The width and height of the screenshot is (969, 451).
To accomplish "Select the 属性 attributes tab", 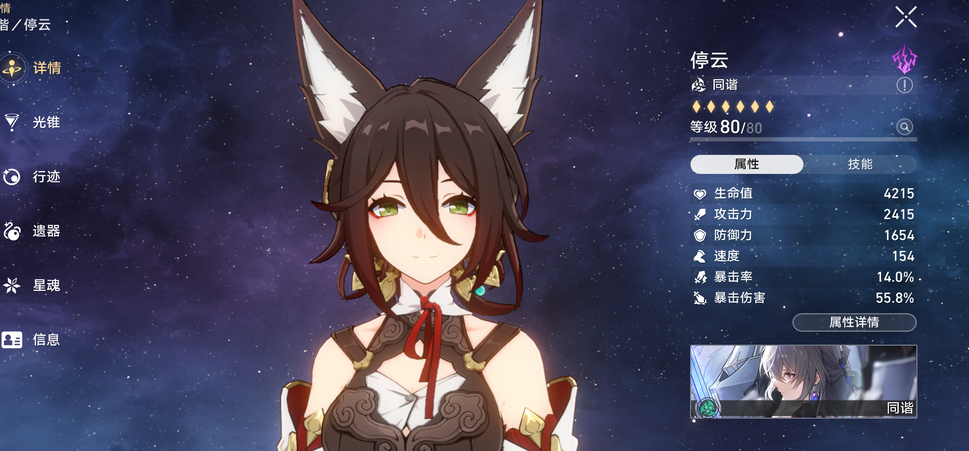I will 747,164.
